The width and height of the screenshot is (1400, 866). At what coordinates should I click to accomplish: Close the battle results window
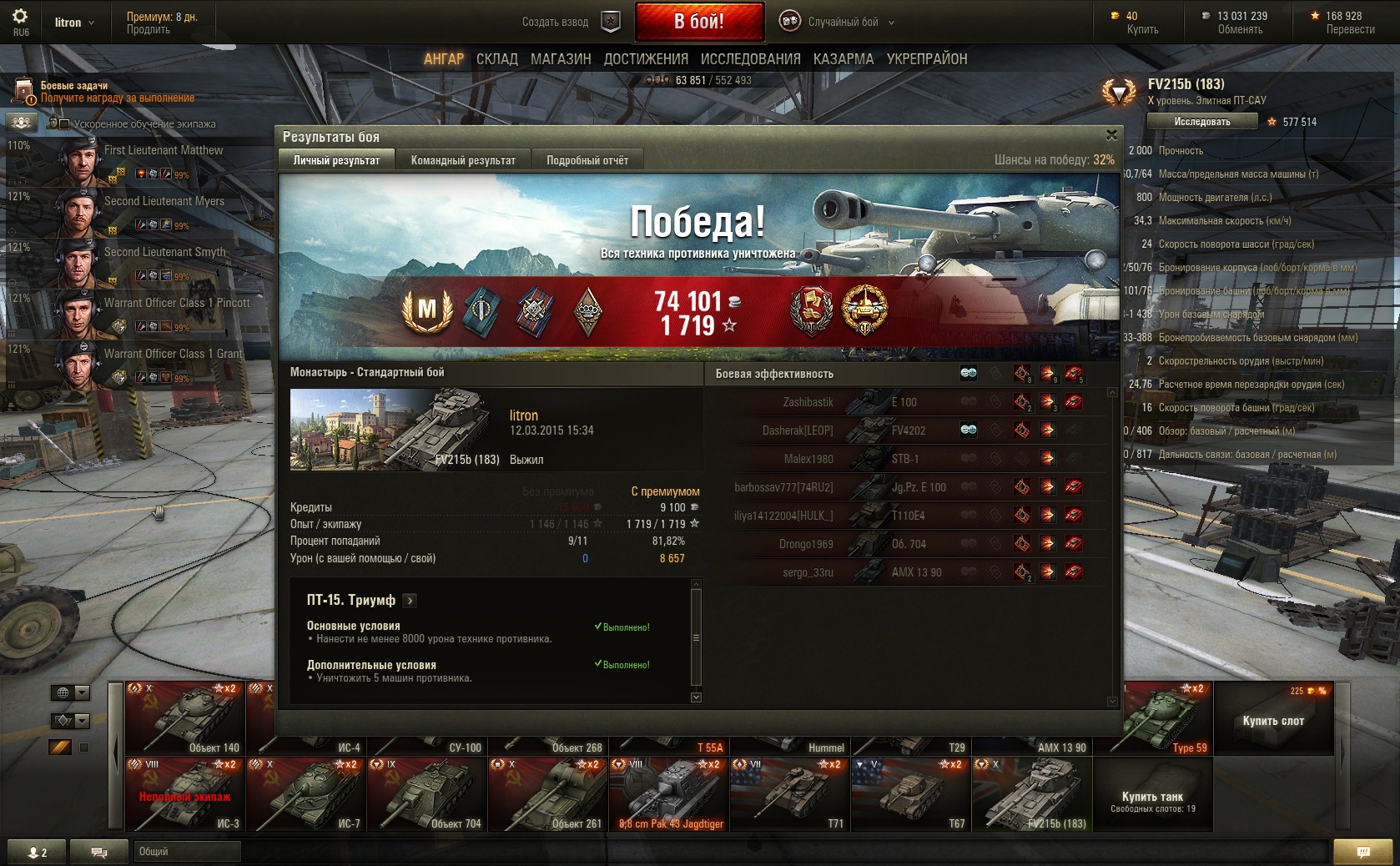coord(1111,135)
